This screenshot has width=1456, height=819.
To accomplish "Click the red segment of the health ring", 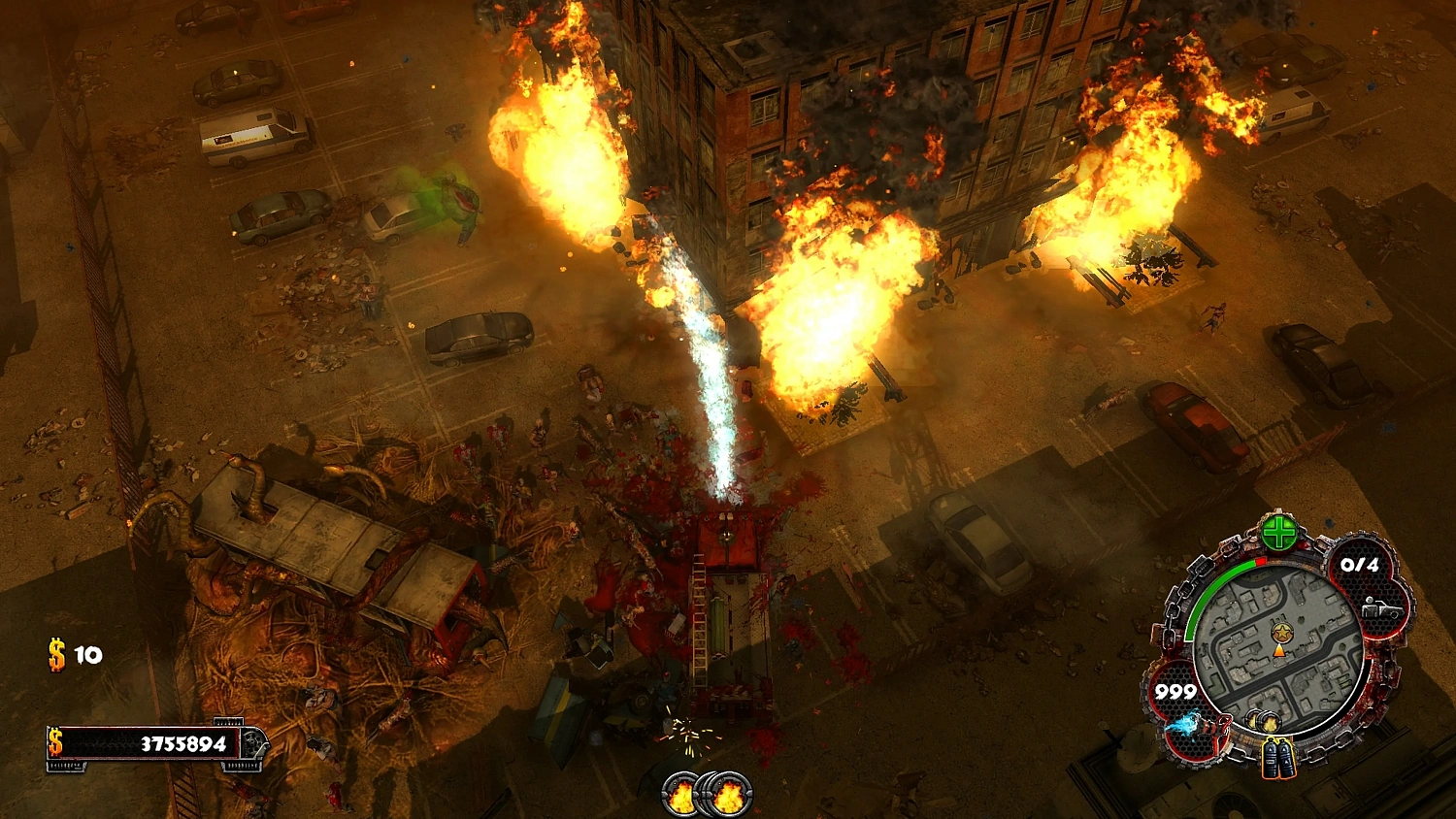I will click(1261, 560).
